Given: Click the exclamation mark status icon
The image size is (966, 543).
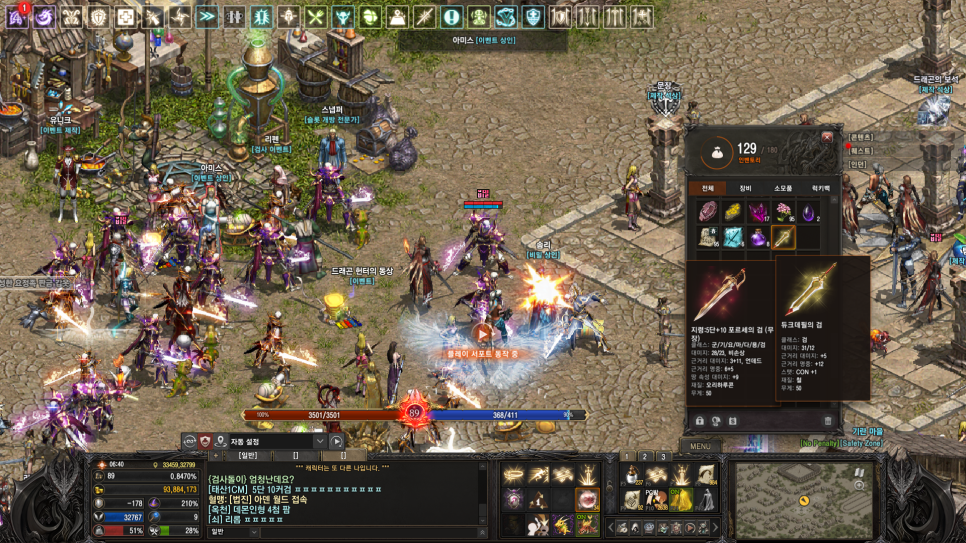Looking at the screenshot, I should 451,16.
